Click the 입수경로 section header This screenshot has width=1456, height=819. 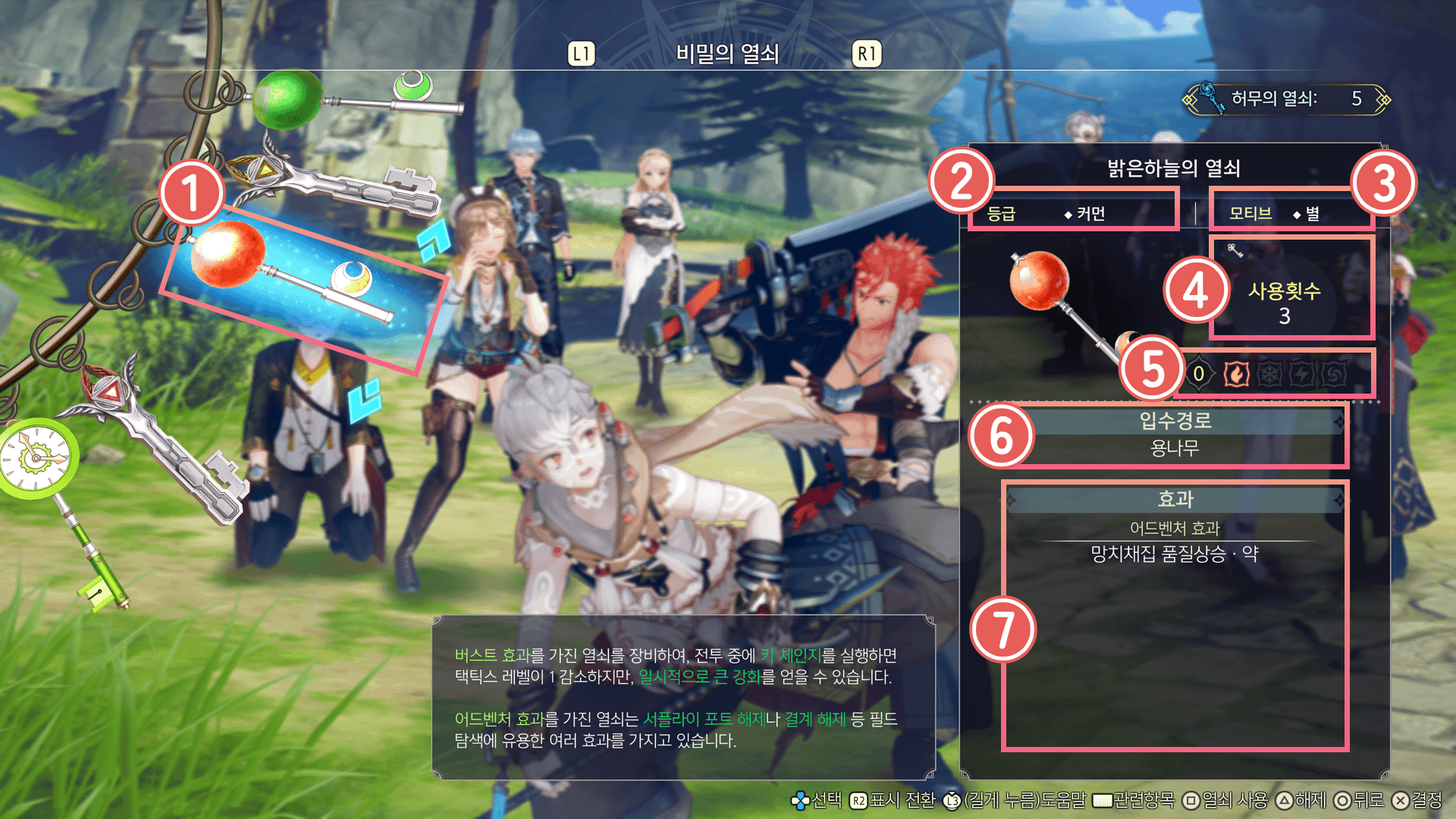click(x=1175, y=421)
